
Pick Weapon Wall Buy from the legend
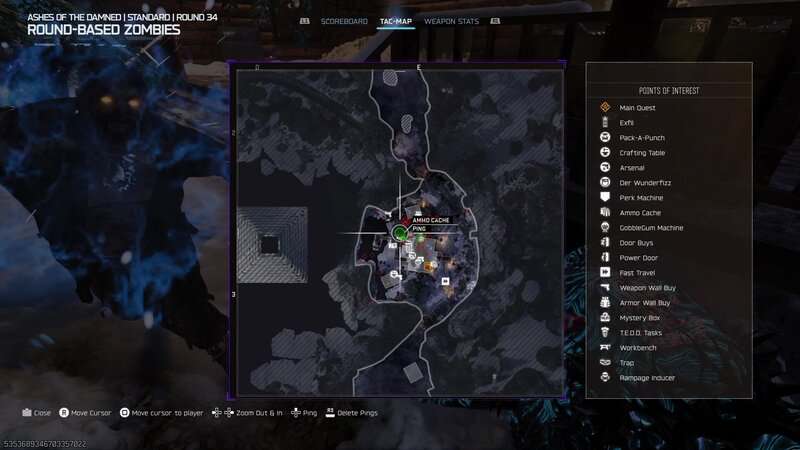[647, 287]
